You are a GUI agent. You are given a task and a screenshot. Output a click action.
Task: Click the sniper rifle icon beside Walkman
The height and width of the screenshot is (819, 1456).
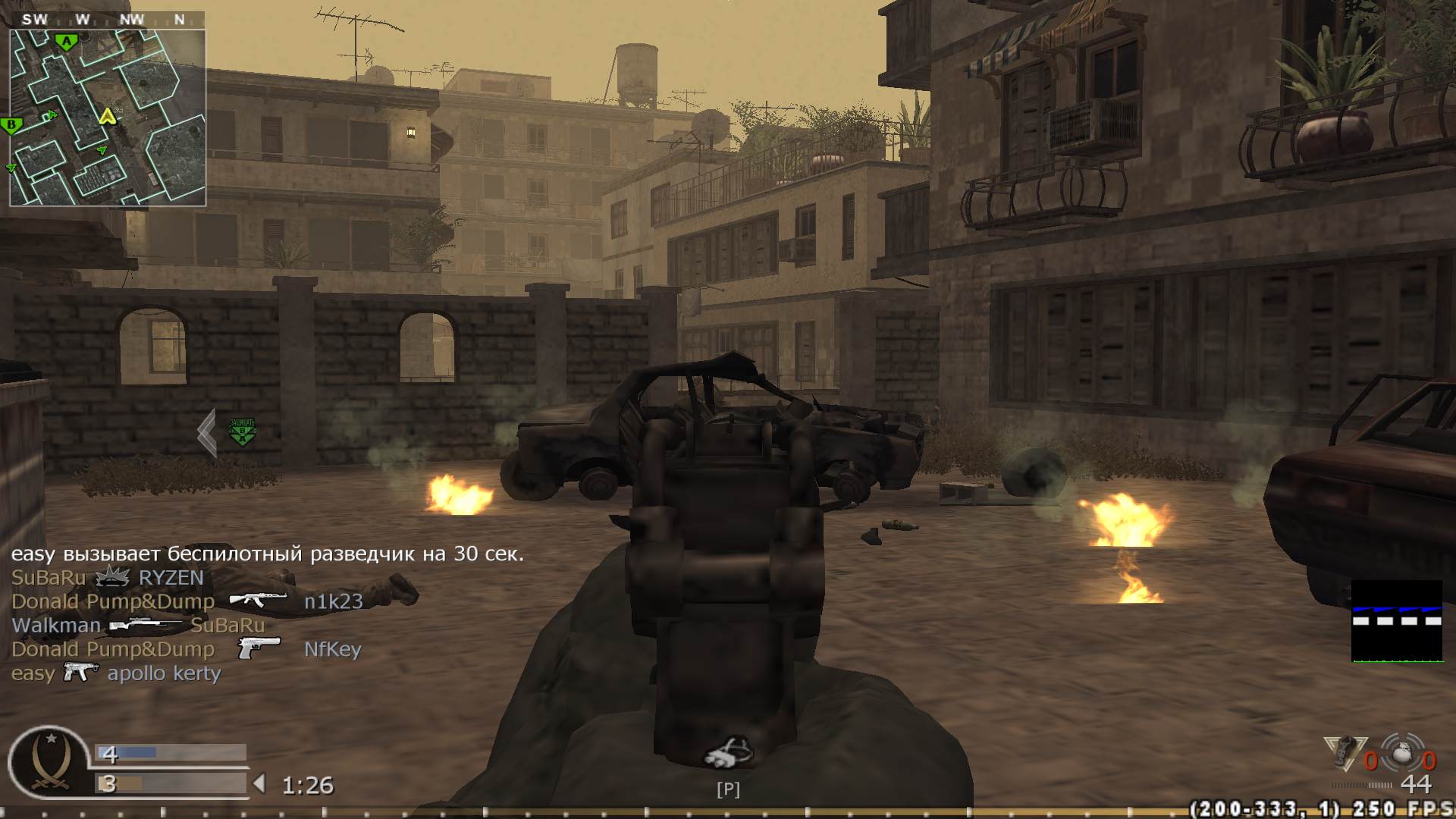click(146, 625)
